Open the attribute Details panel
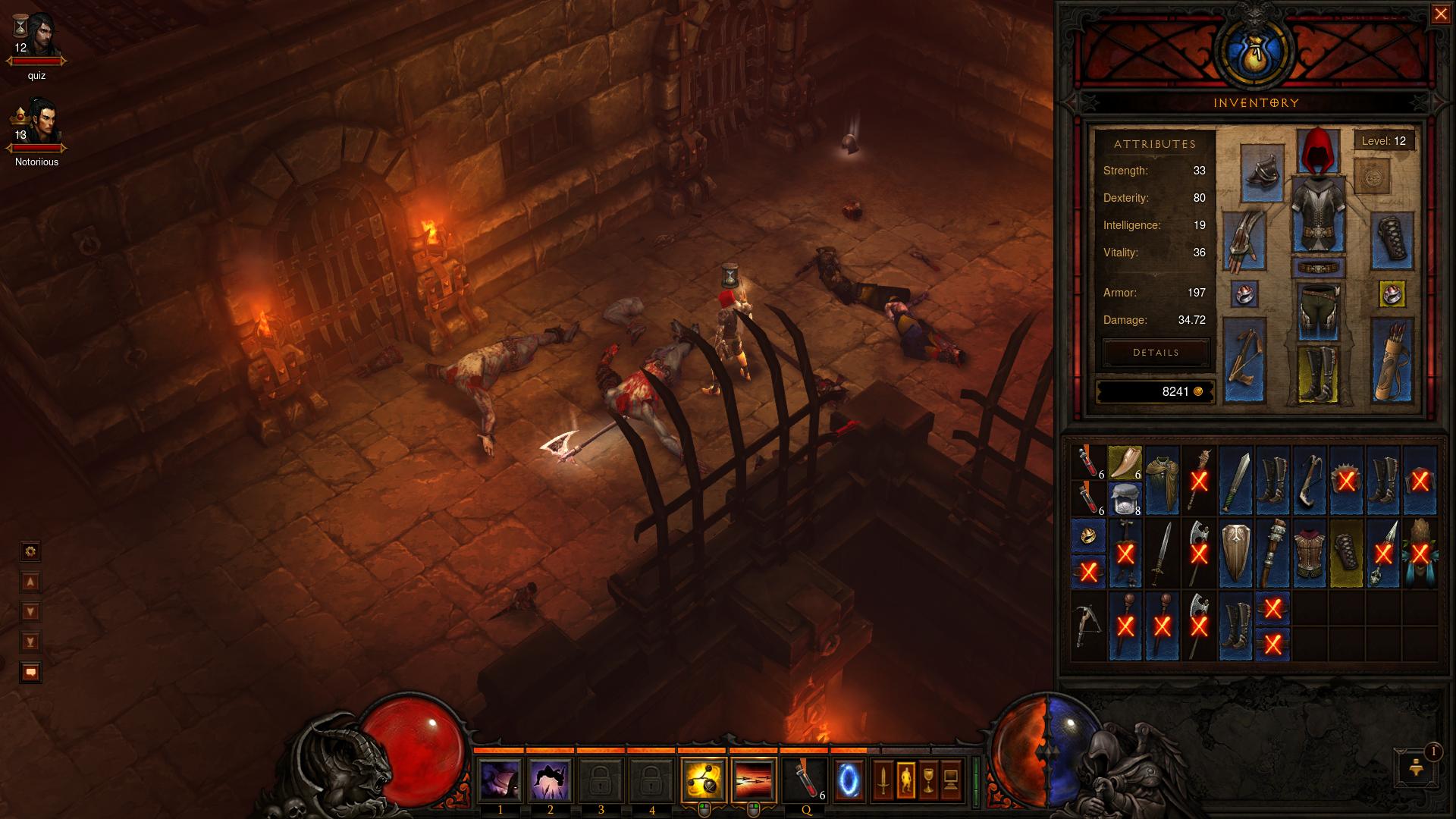Image resolution: width=1456 pixels, height=819 pixels. [1156, 353]
